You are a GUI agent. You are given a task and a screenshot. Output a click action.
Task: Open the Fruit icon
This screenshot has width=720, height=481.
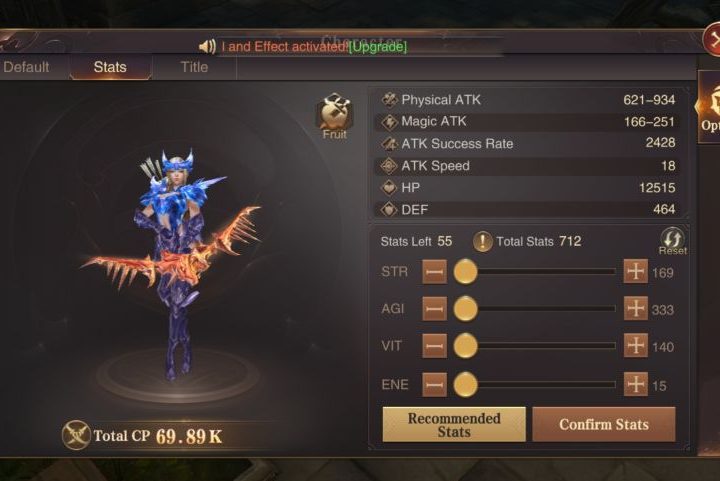[334, 113]
